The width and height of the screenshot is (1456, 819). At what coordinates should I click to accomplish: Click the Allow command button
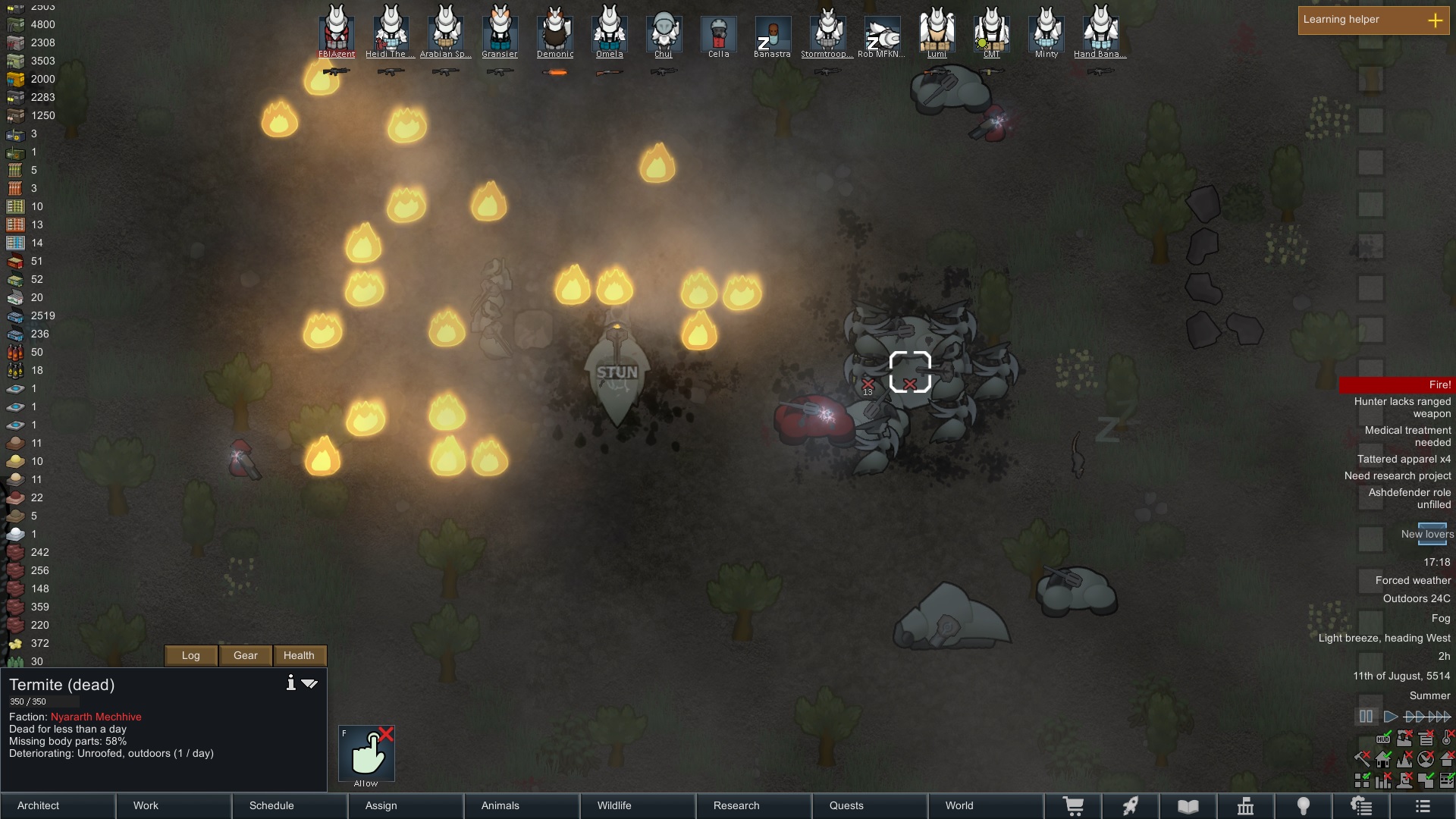point(366,754)
